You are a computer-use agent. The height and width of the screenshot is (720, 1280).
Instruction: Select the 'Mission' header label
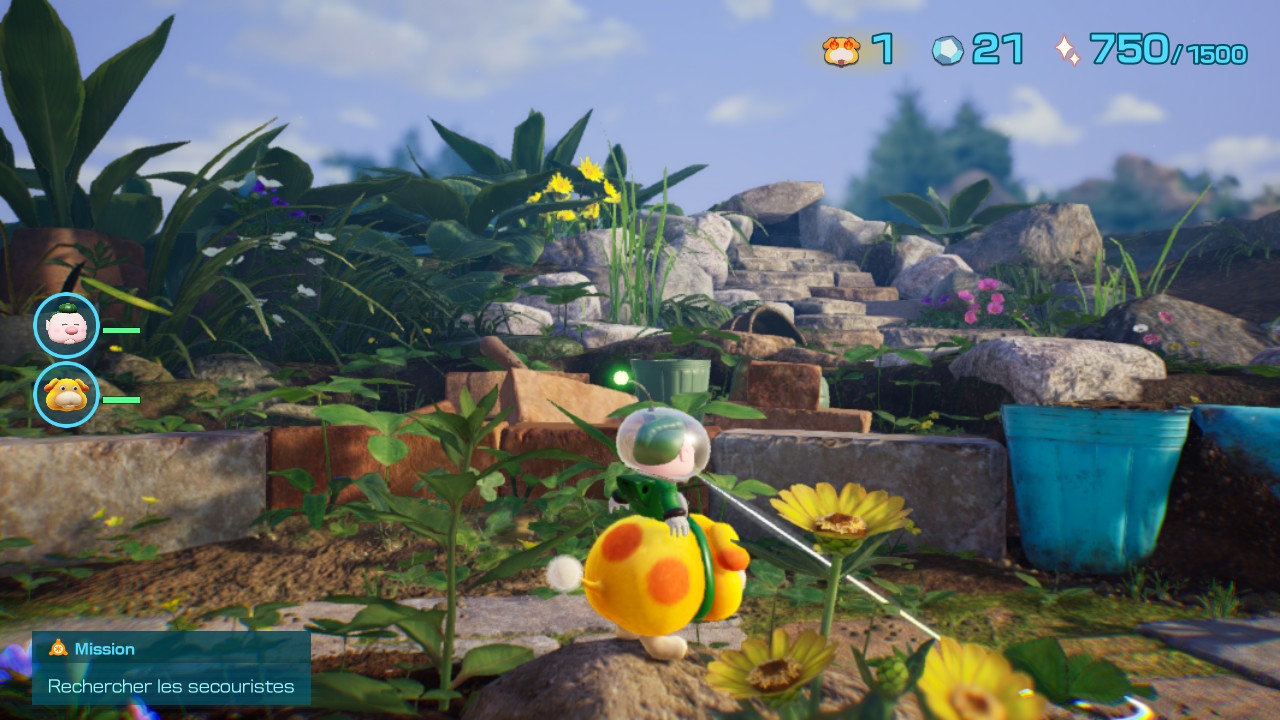pyautogui.click(x=105, y=648)
